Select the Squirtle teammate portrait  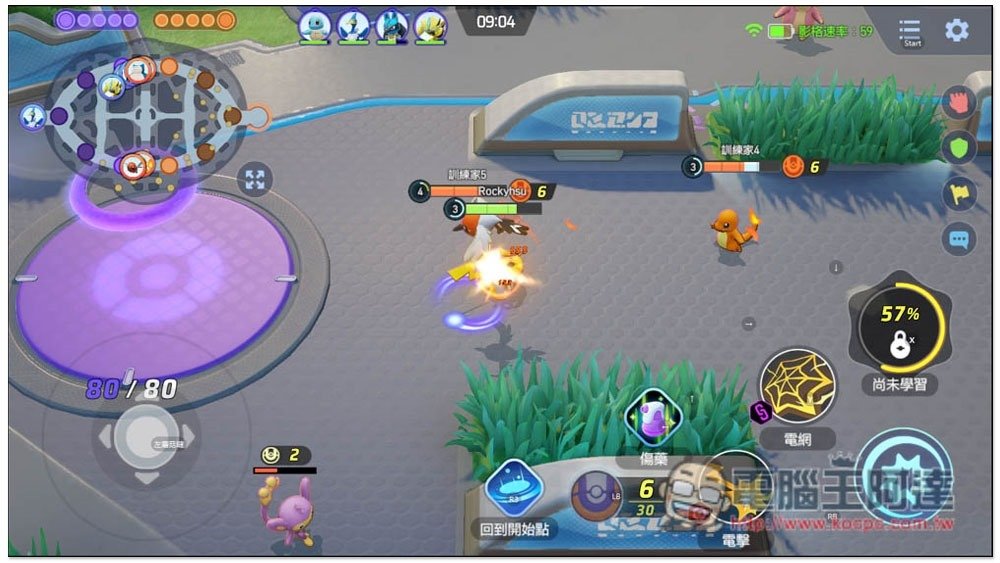pos(314,27)
